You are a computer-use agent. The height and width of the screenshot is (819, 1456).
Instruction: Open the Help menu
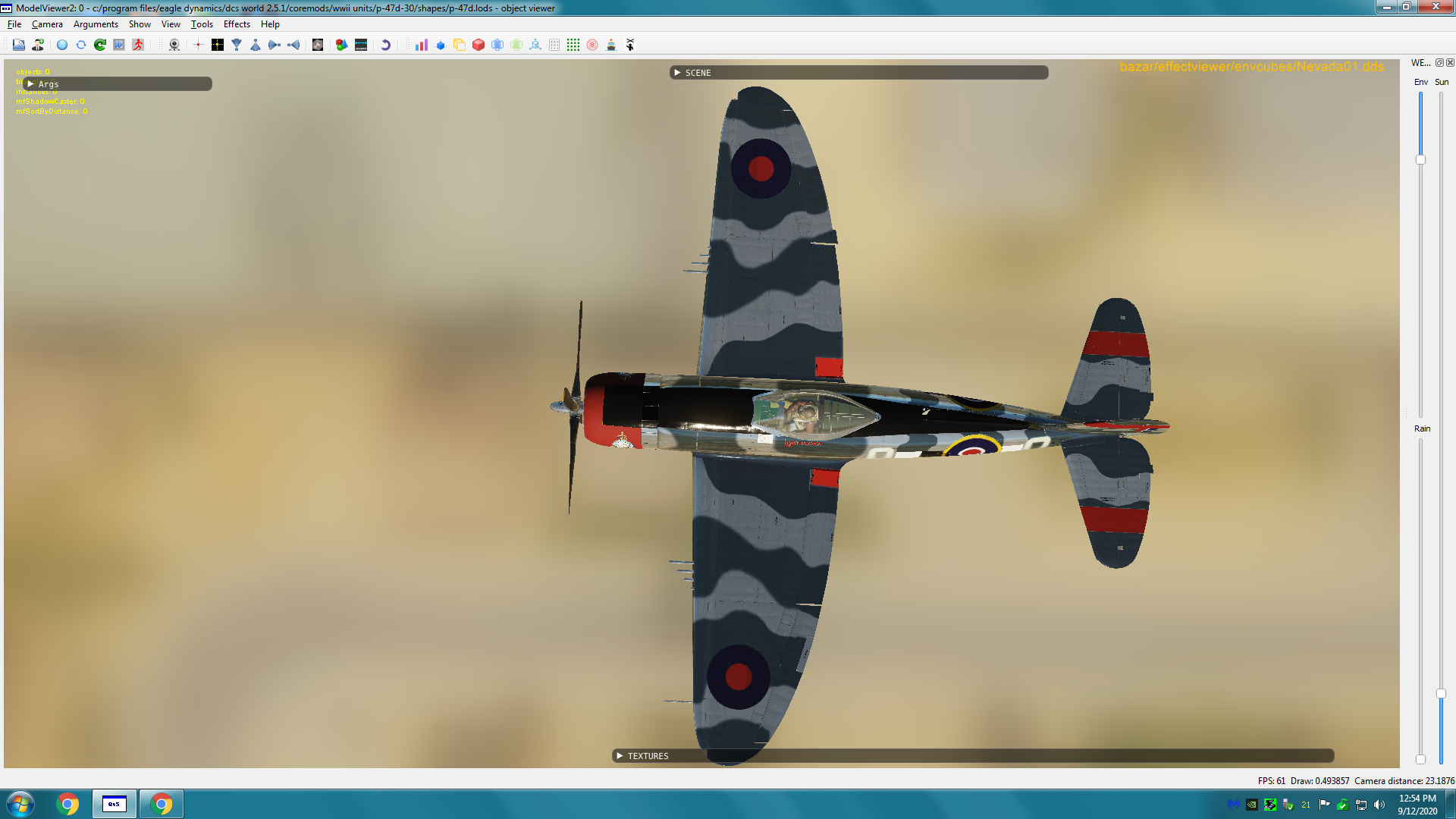(x=270, y=24)
